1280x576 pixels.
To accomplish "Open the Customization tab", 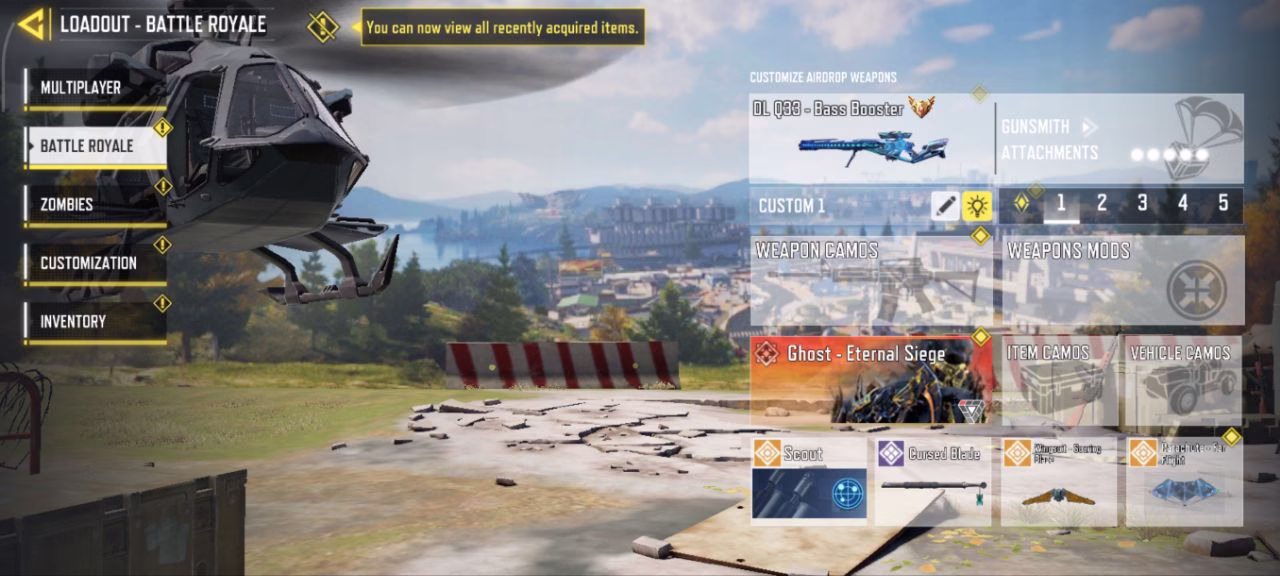I will click(x=95, y=263).
